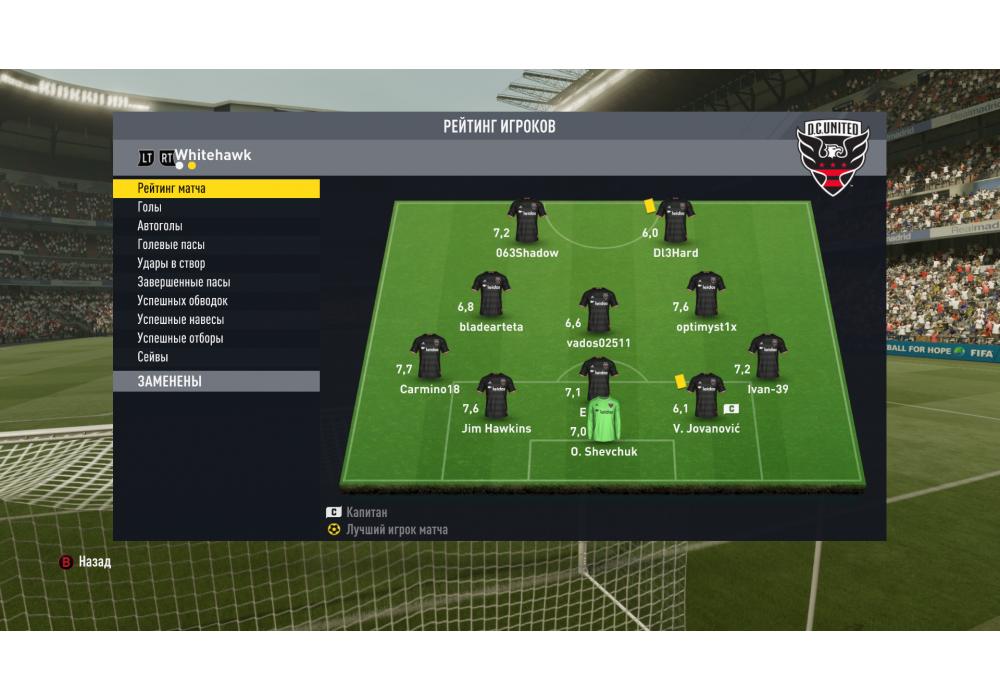Screen dimensions: 1000x700
Task: Open the Сейвы stat category
Action: 153,357
